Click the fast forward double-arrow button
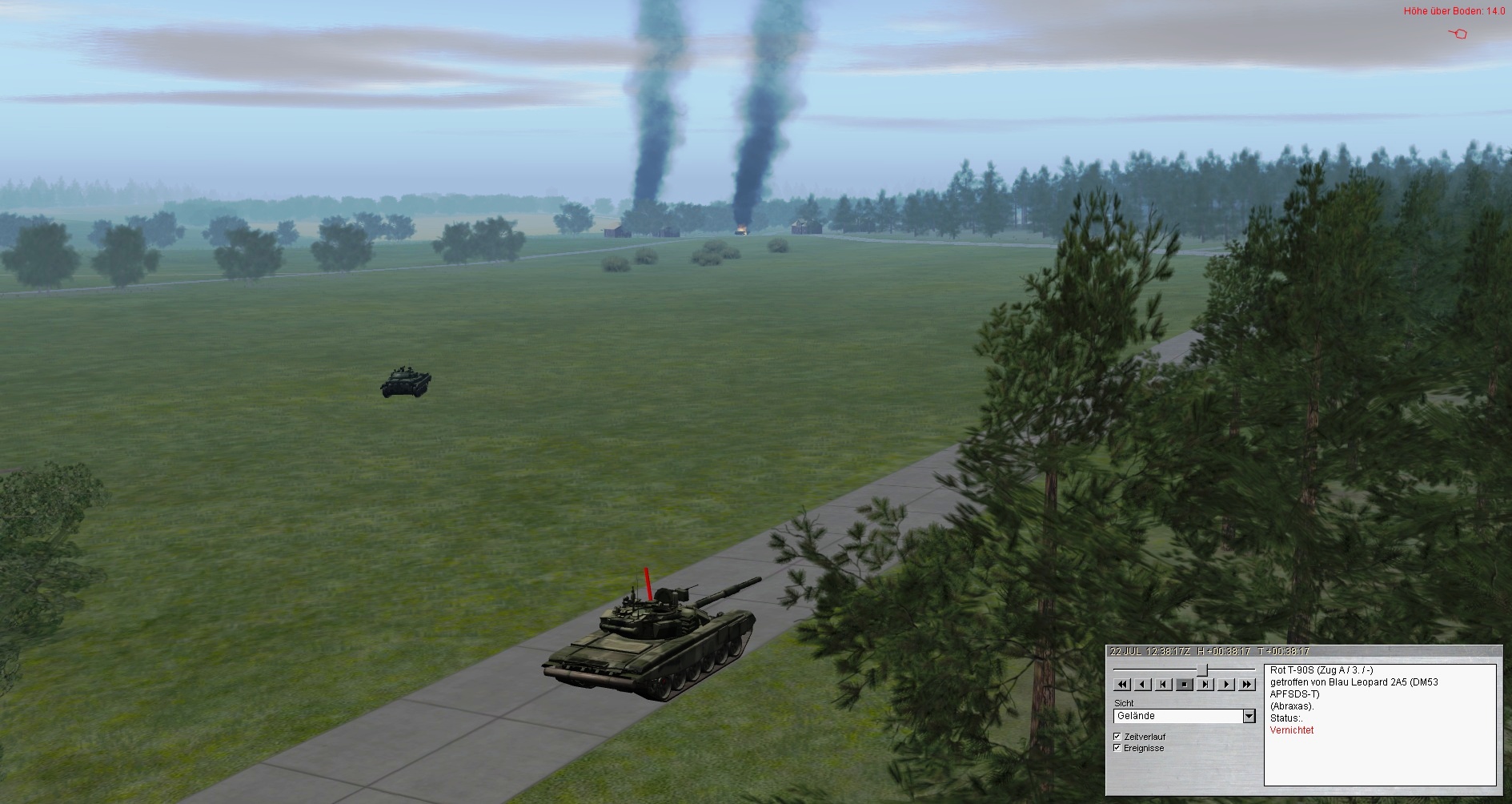 point(1247,685)
